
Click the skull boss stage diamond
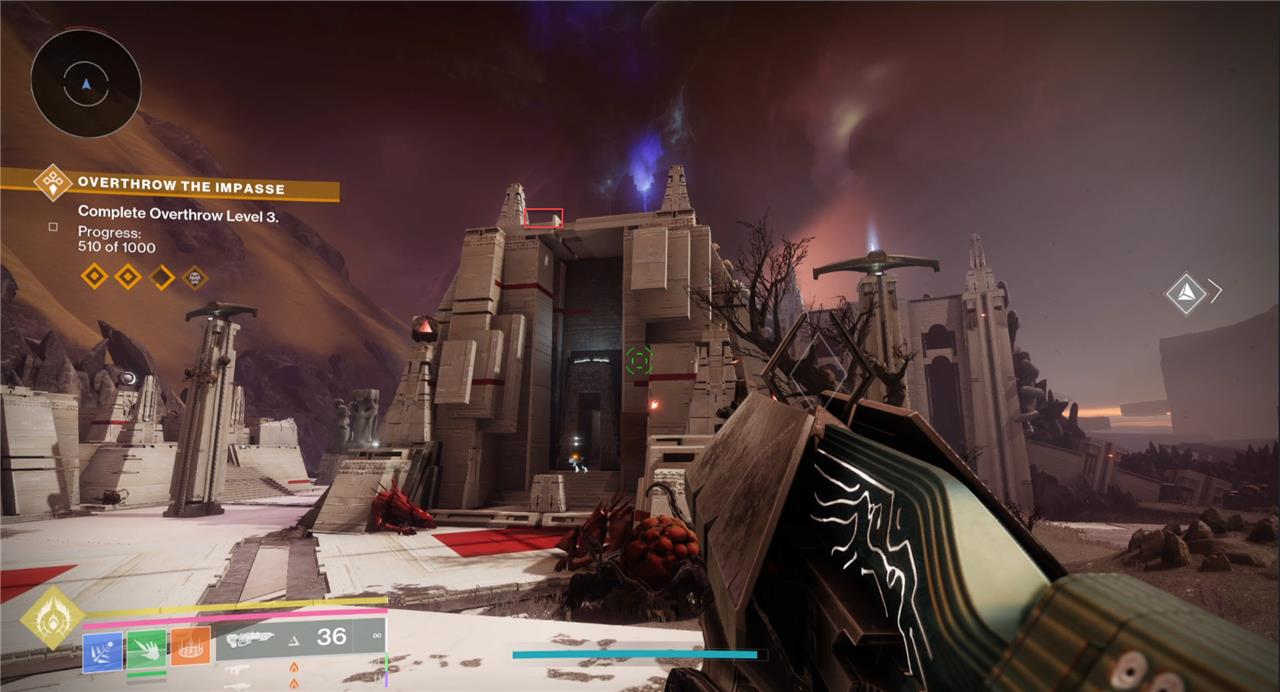point(195,277)
